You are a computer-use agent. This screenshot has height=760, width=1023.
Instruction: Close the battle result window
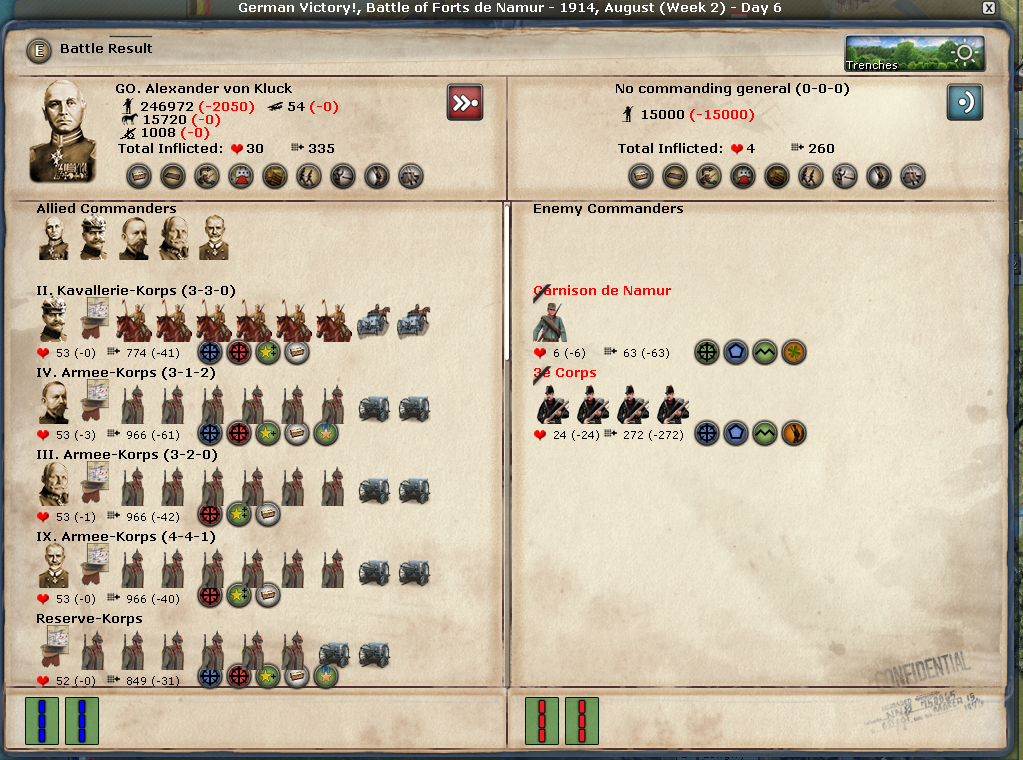989,8
